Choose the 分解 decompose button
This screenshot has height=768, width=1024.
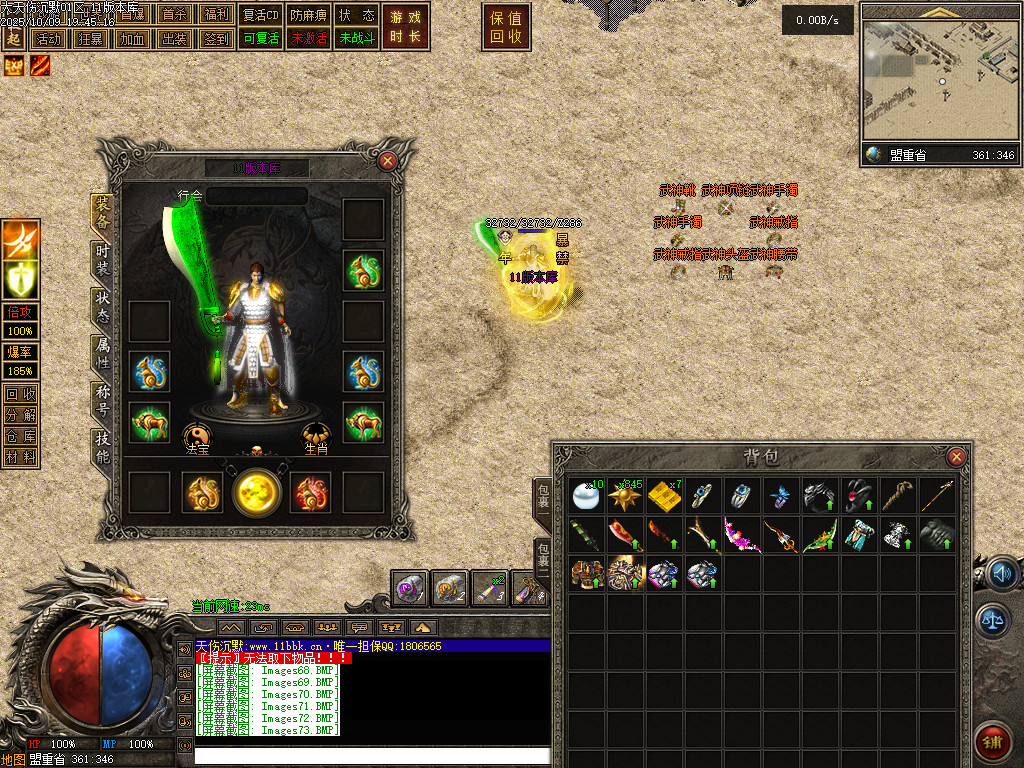coord(20,415)
